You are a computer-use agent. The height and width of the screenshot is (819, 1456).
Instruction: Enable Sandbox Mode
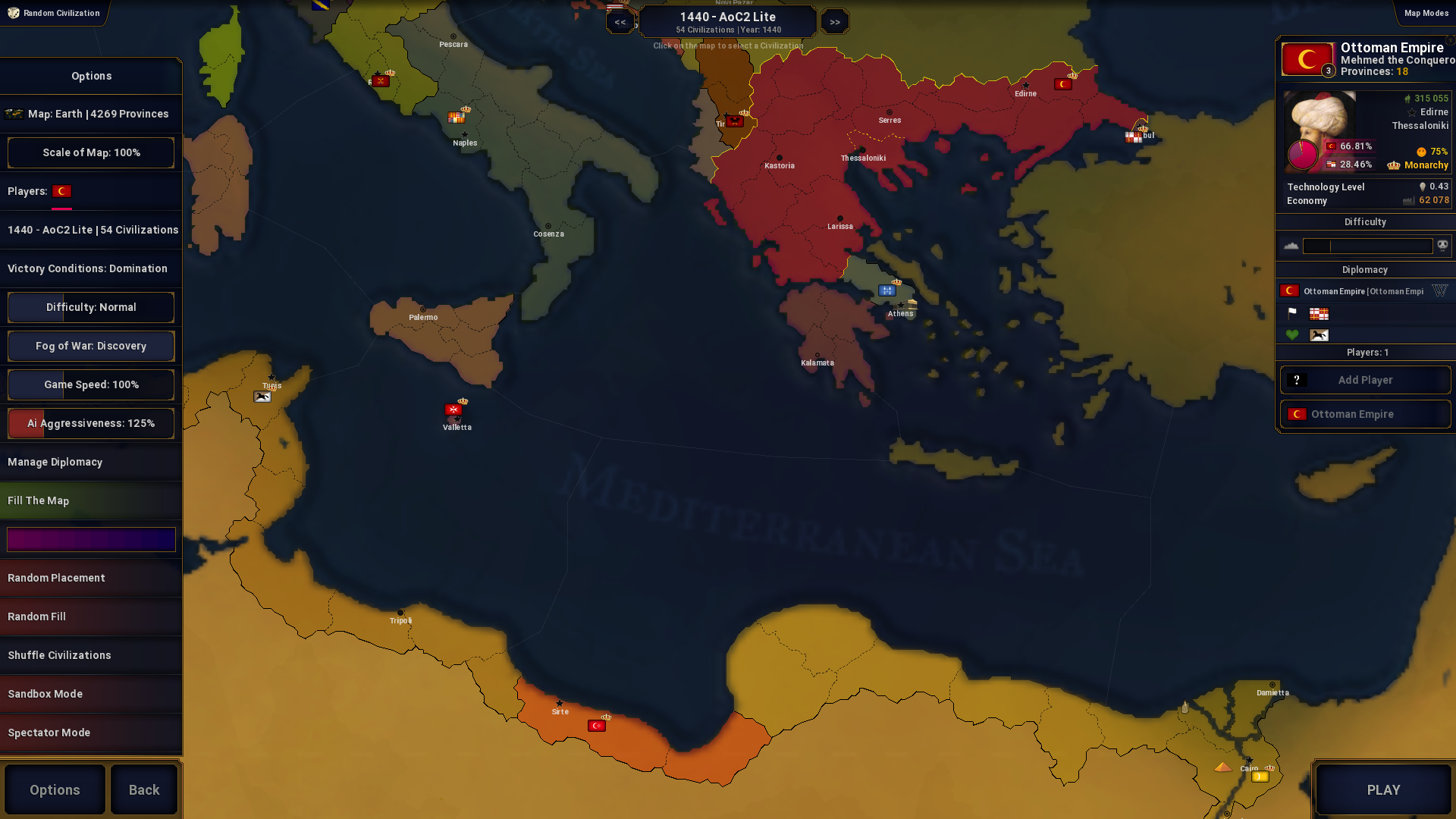click(x=91, y=693)
